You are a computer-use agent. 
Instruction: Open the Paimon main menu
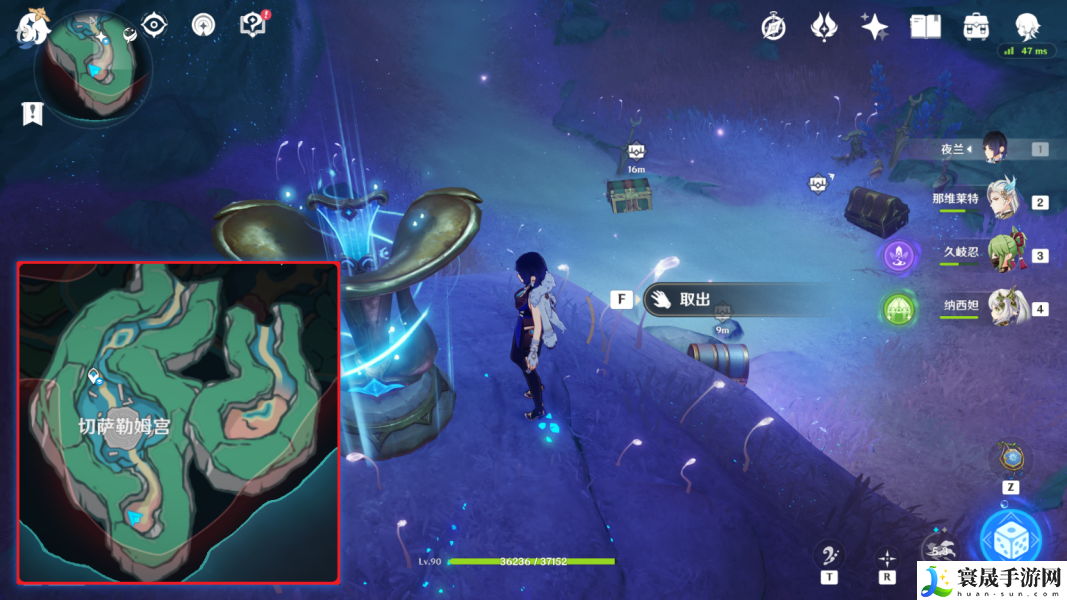[x=31, y=27]
